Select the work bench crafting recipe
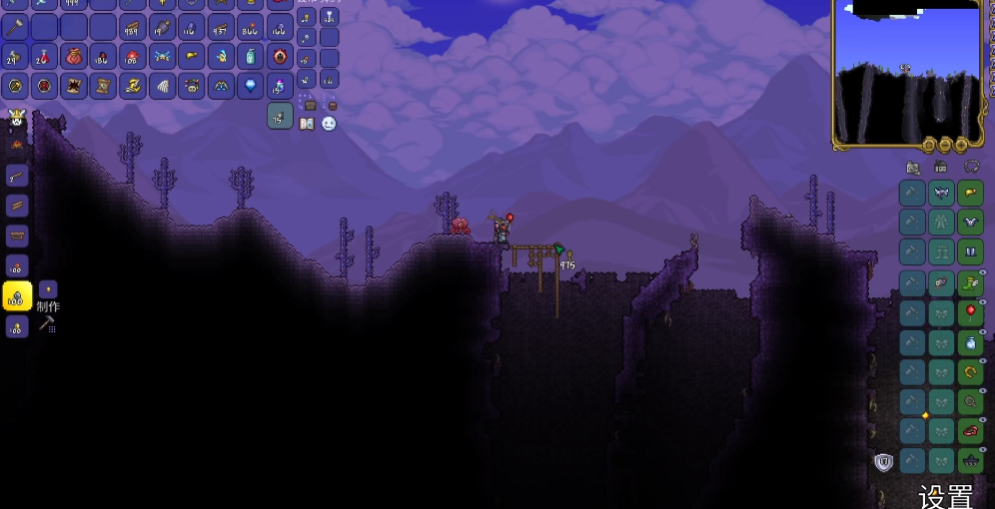Image resolution: width=995 pixels, height=509 pixels. tap(17, 236)
